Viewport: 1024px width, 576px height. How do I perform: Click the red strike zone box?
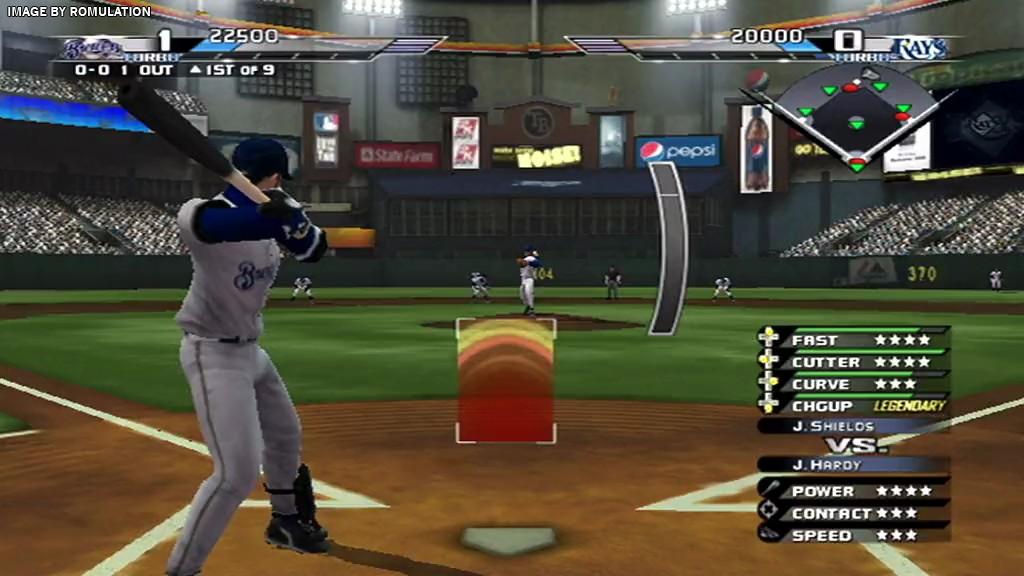(x=506, y=380)
